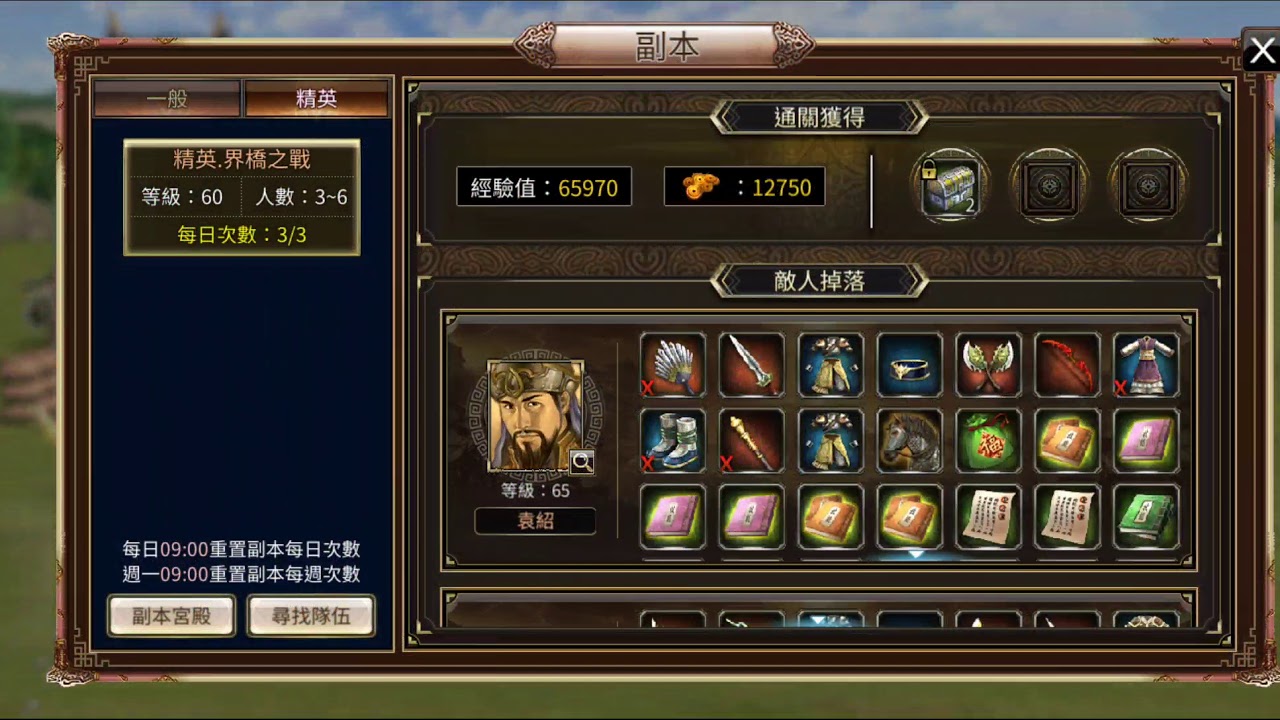Expand drop list with down arrow
The width and height of the screenshot is (1280, 720).
(x=916, y=553)
